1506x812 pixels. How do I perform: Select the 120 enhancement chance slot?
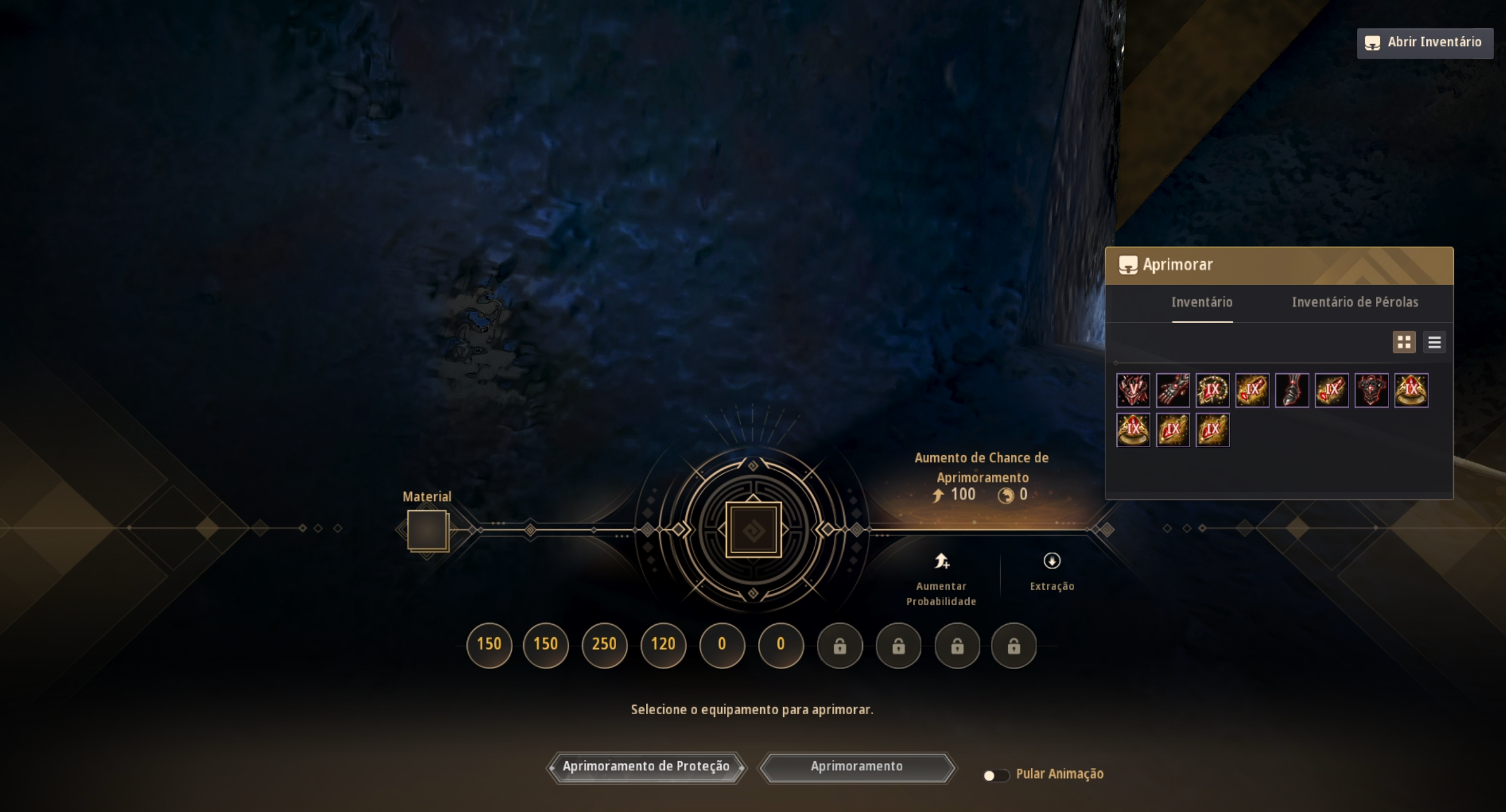pyautogui.click(x=663, y=644)
